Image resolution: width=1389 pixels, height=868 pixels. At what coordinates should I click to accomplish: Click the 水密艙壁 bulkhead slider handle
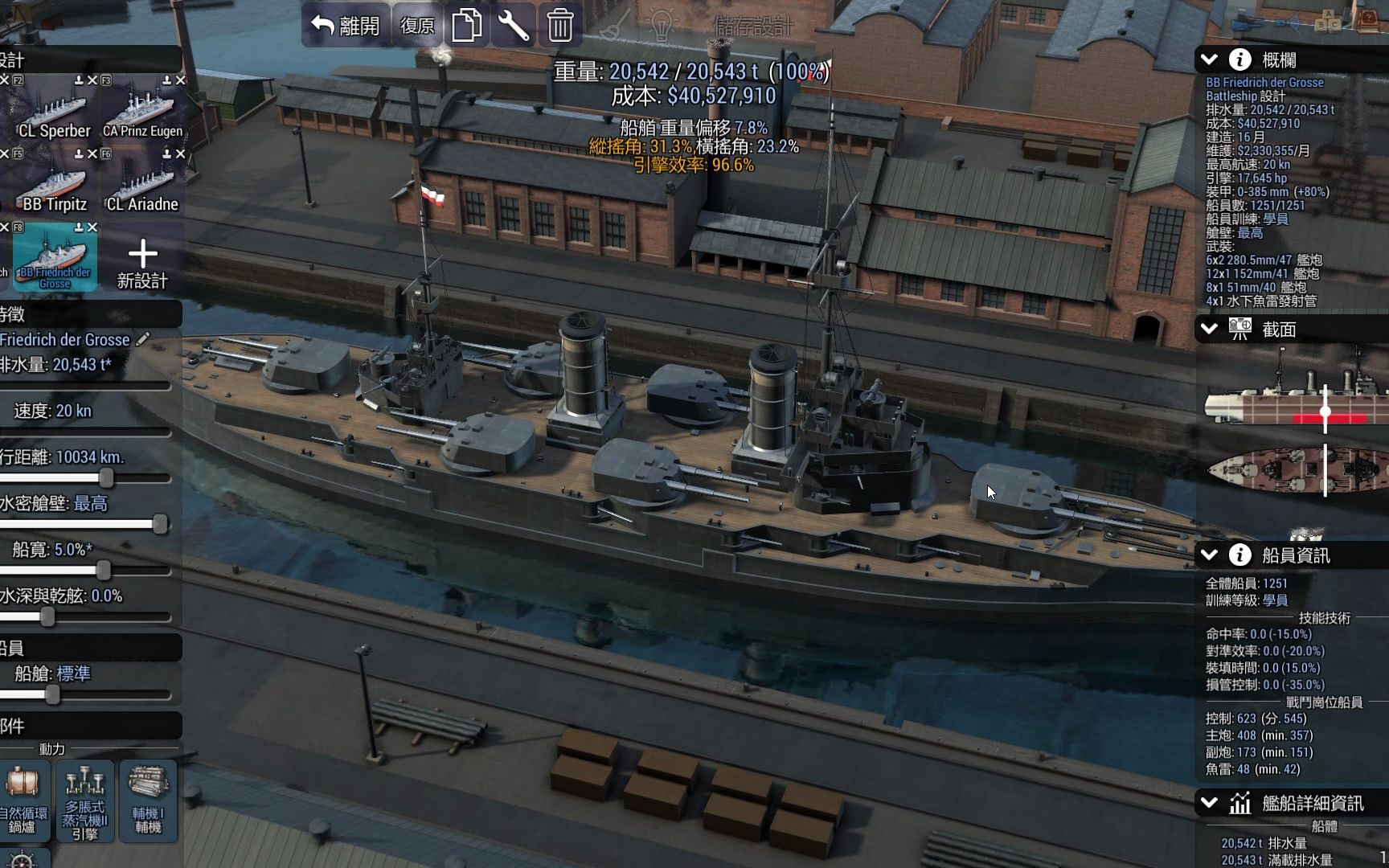[160, 525]
